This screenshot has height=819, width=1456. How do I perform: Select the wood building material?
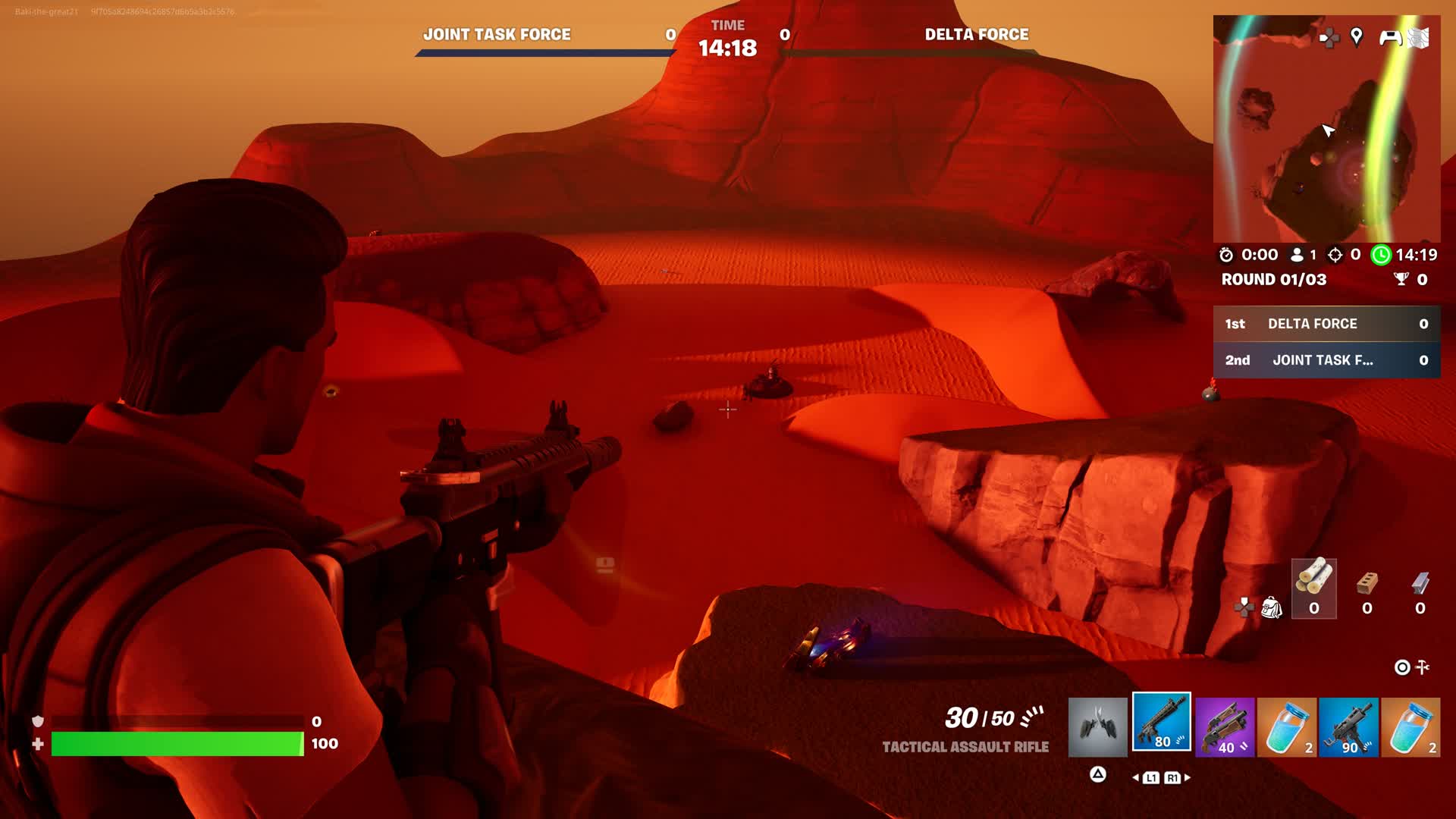[x=1313, y=588]
